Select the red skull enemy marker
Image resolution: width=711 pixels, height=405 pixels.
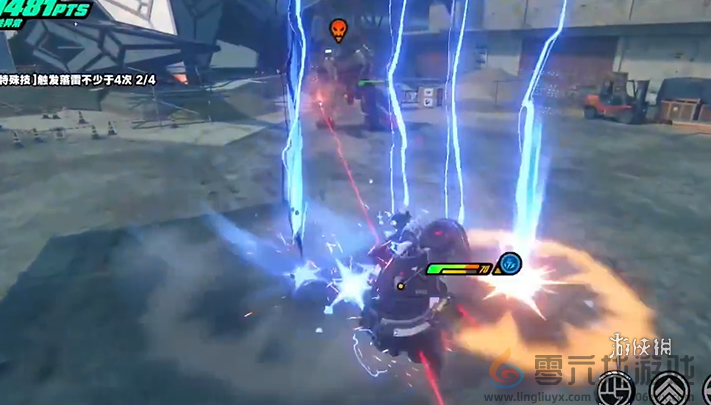338,30
